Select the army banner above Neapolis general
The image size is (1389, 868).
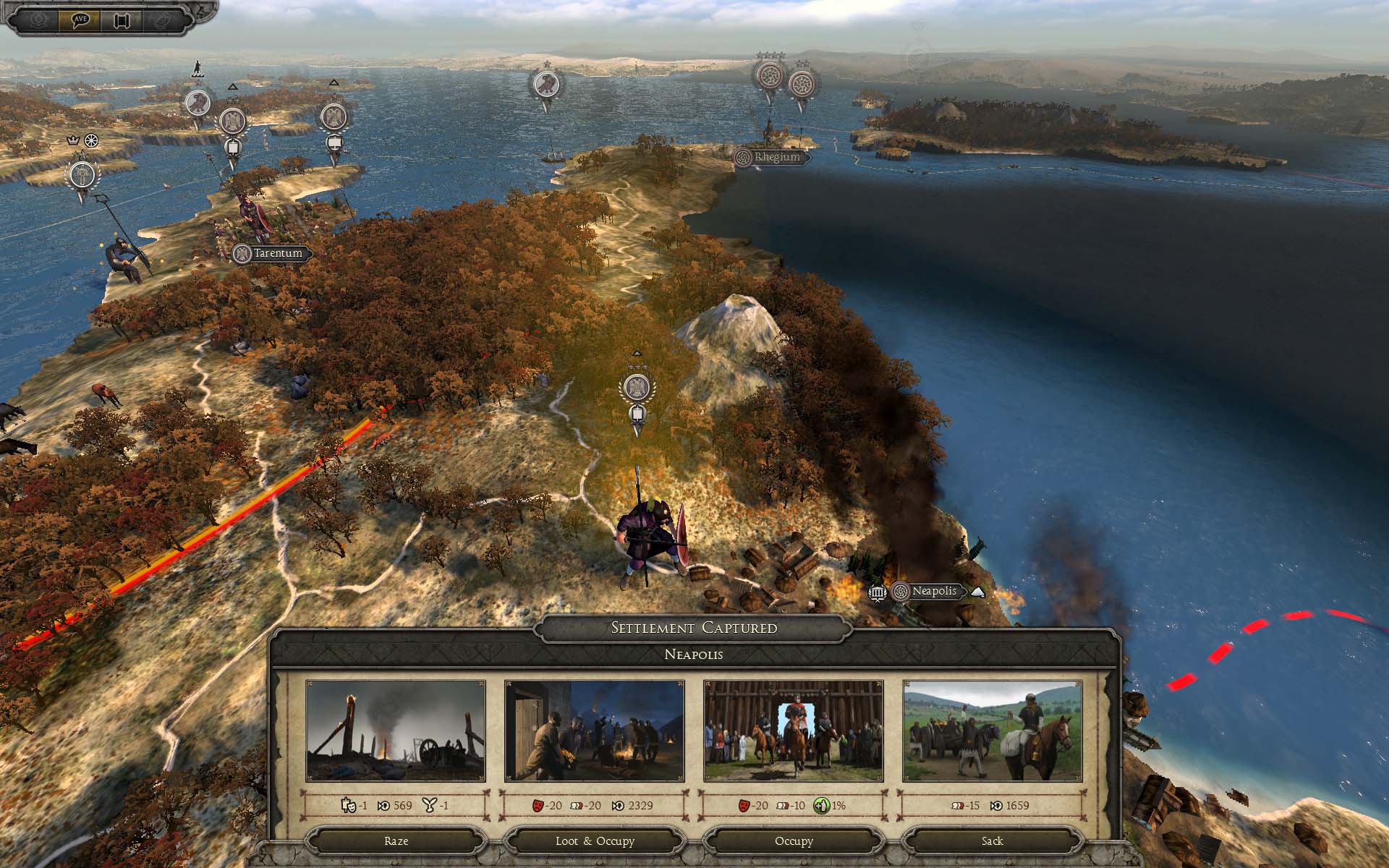[637, 390]
